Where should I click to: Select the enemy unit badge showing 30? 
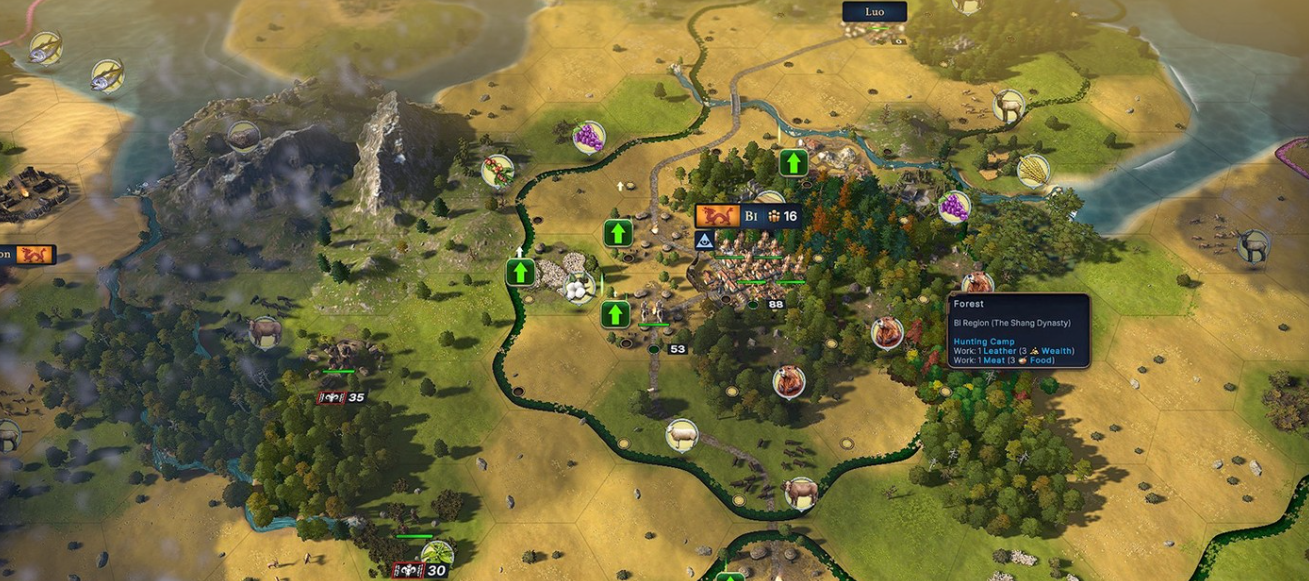tap(421, 570)
